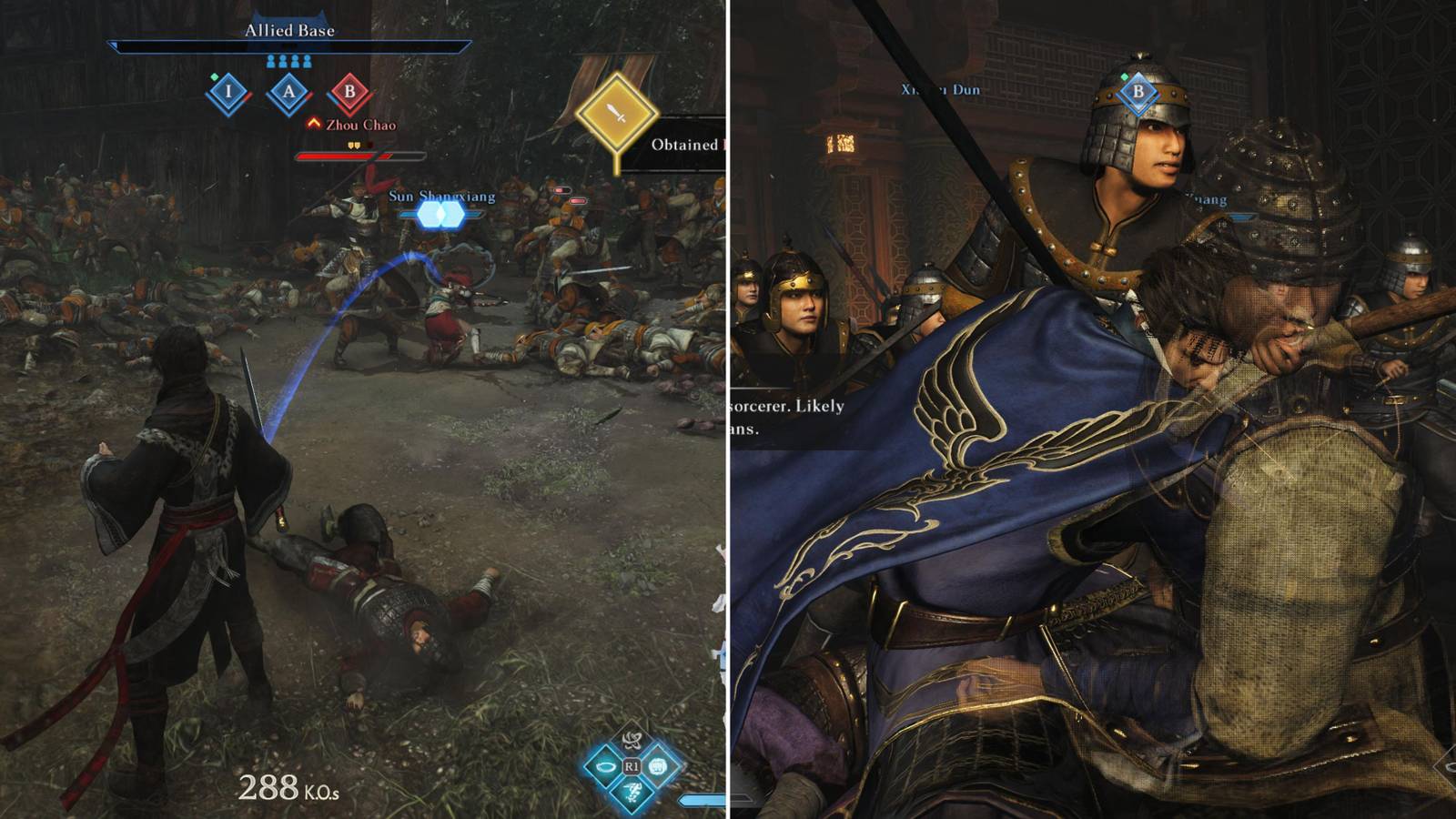Viewport: 1456px width, 819px height.
Task: Open the Zhou Chao enemy nameplate
Action: 360,125
